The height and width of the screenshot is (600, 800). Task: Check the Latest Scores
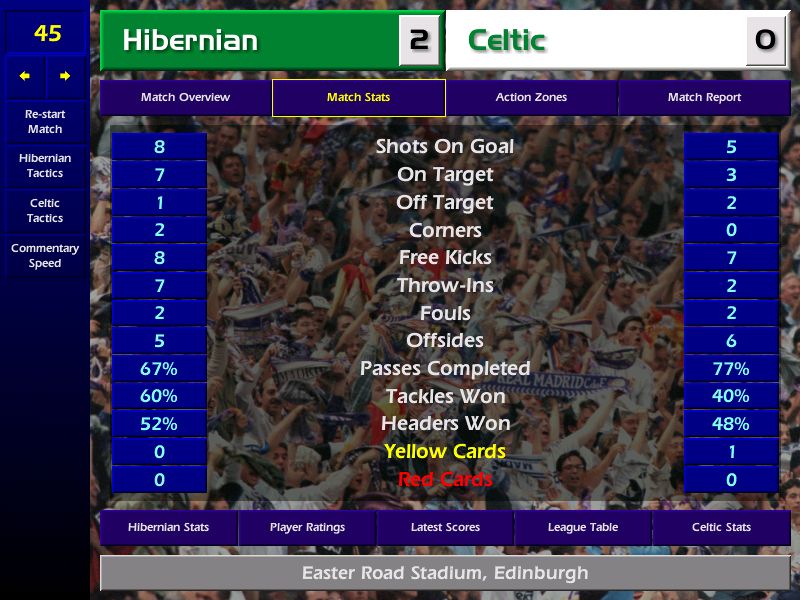445,527
